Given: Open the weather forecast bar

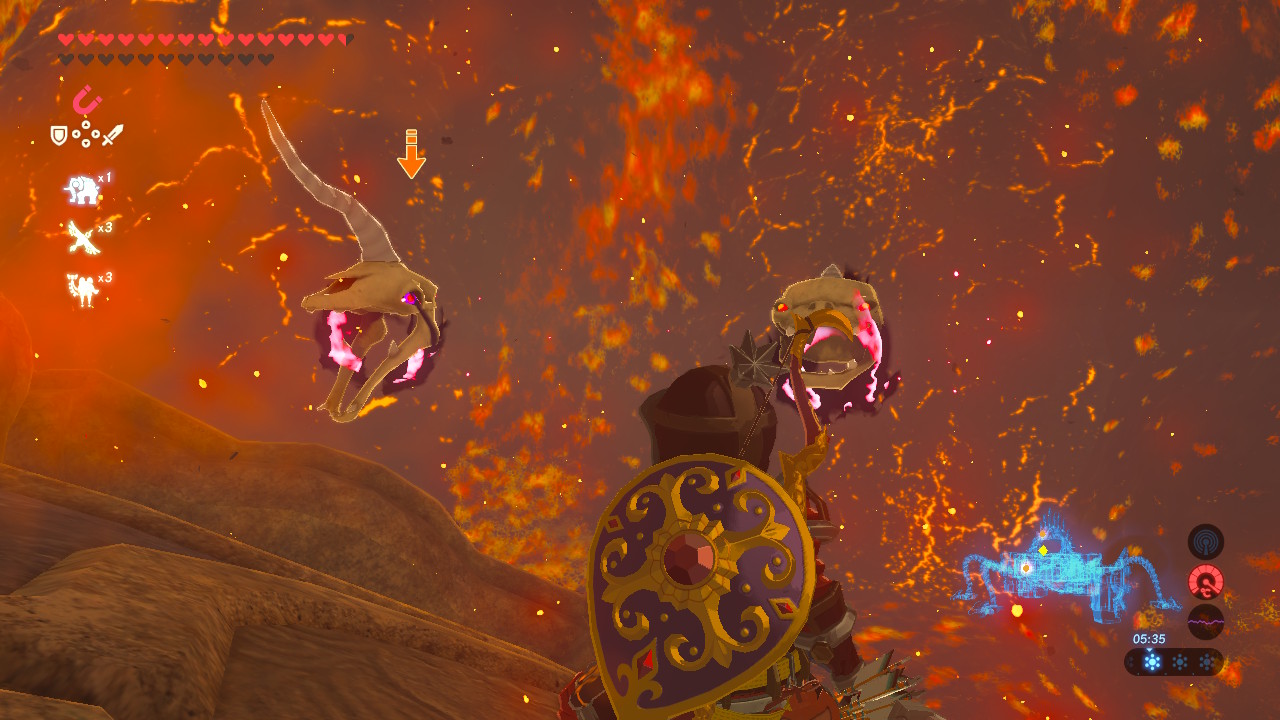Looking at the screenshot, I should pyautogui.click(x=1174, y=661).
